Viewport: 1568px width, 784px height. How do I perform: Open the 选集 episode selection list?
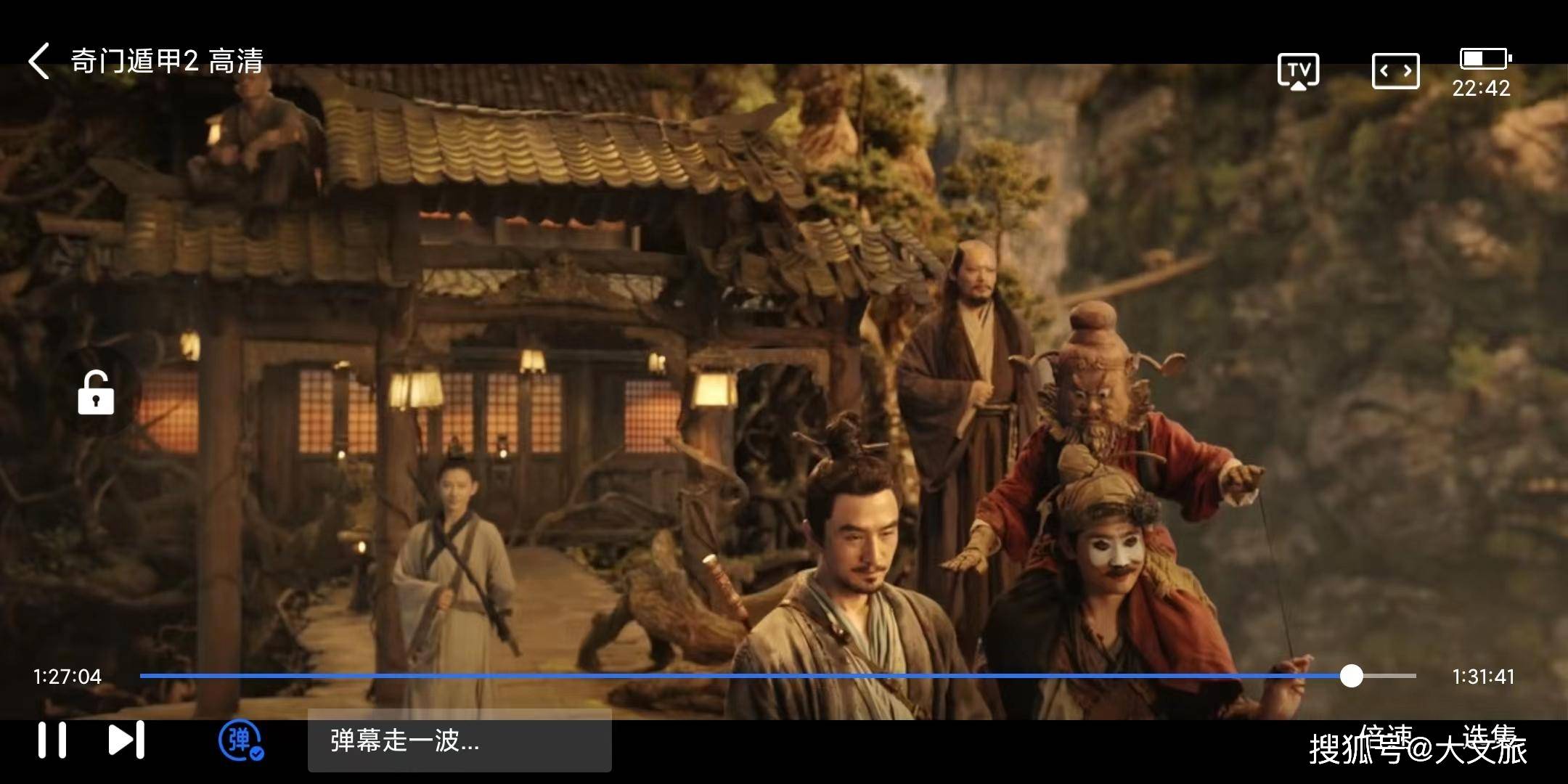(x=1490, y=736)
